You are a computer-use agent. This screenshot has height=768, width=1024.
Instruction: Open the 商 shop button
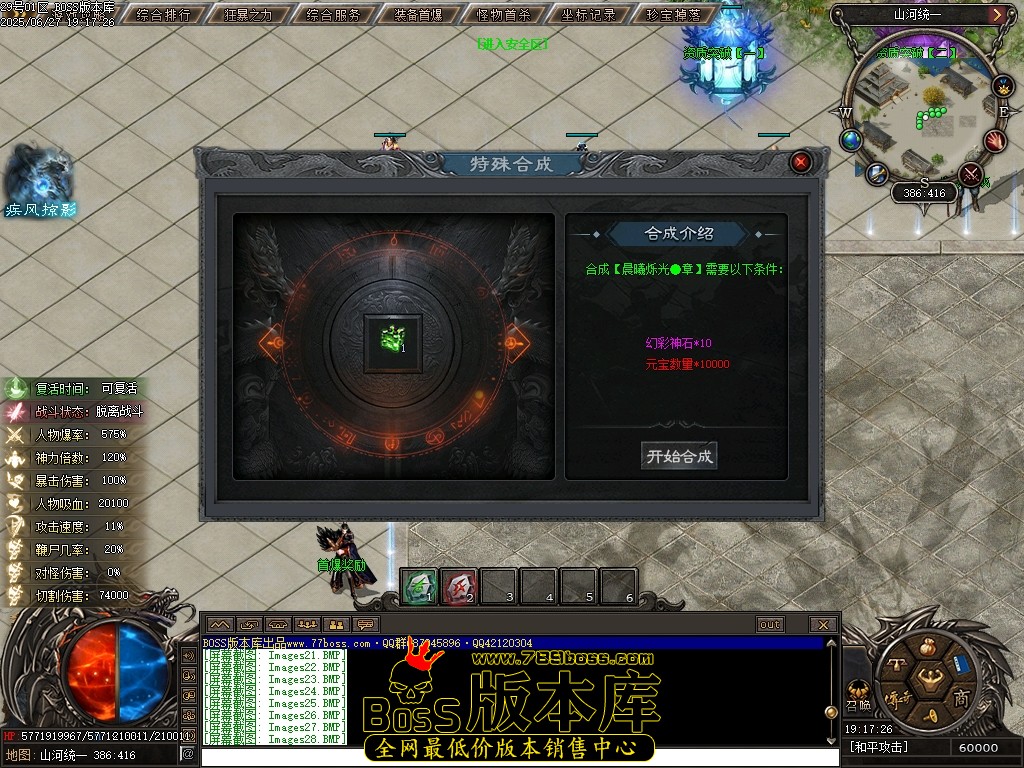(962, 697)
